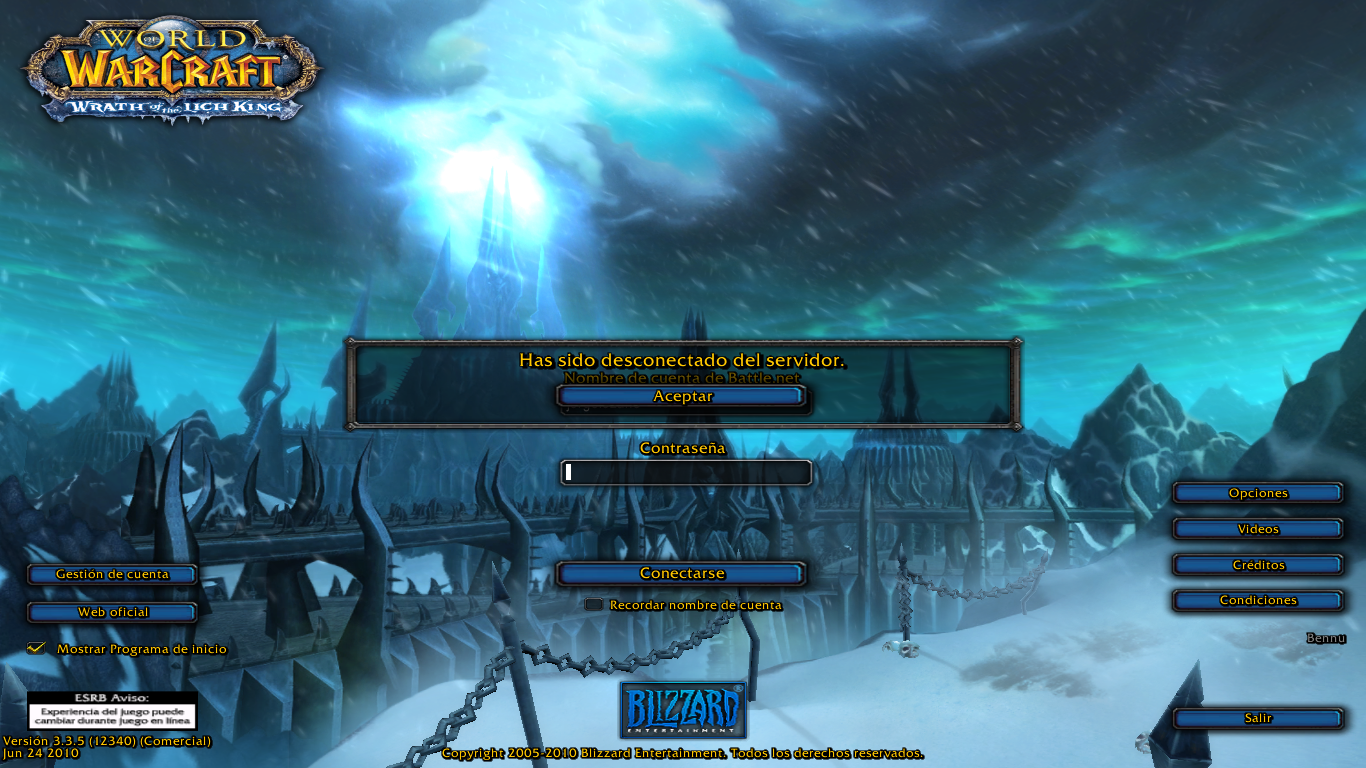The height and width of the screenshot is (768, 1366).
Task: Log in with the Conectarse button
Action: click(x=682, y=574)
